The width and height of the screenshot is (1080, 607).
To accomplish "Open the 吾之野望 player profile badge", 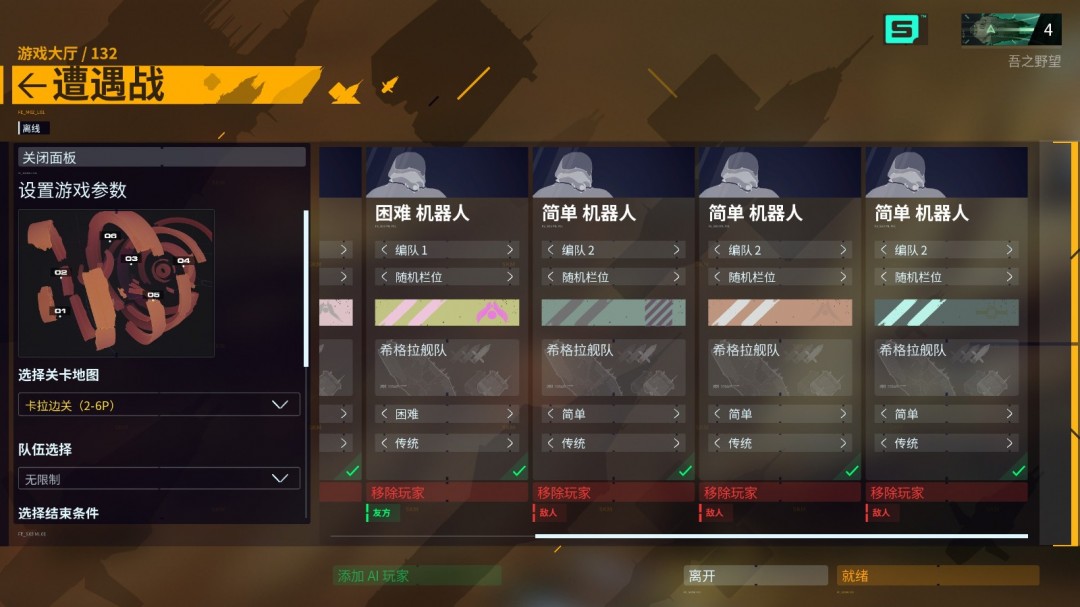I will (x=1011, y=30).
